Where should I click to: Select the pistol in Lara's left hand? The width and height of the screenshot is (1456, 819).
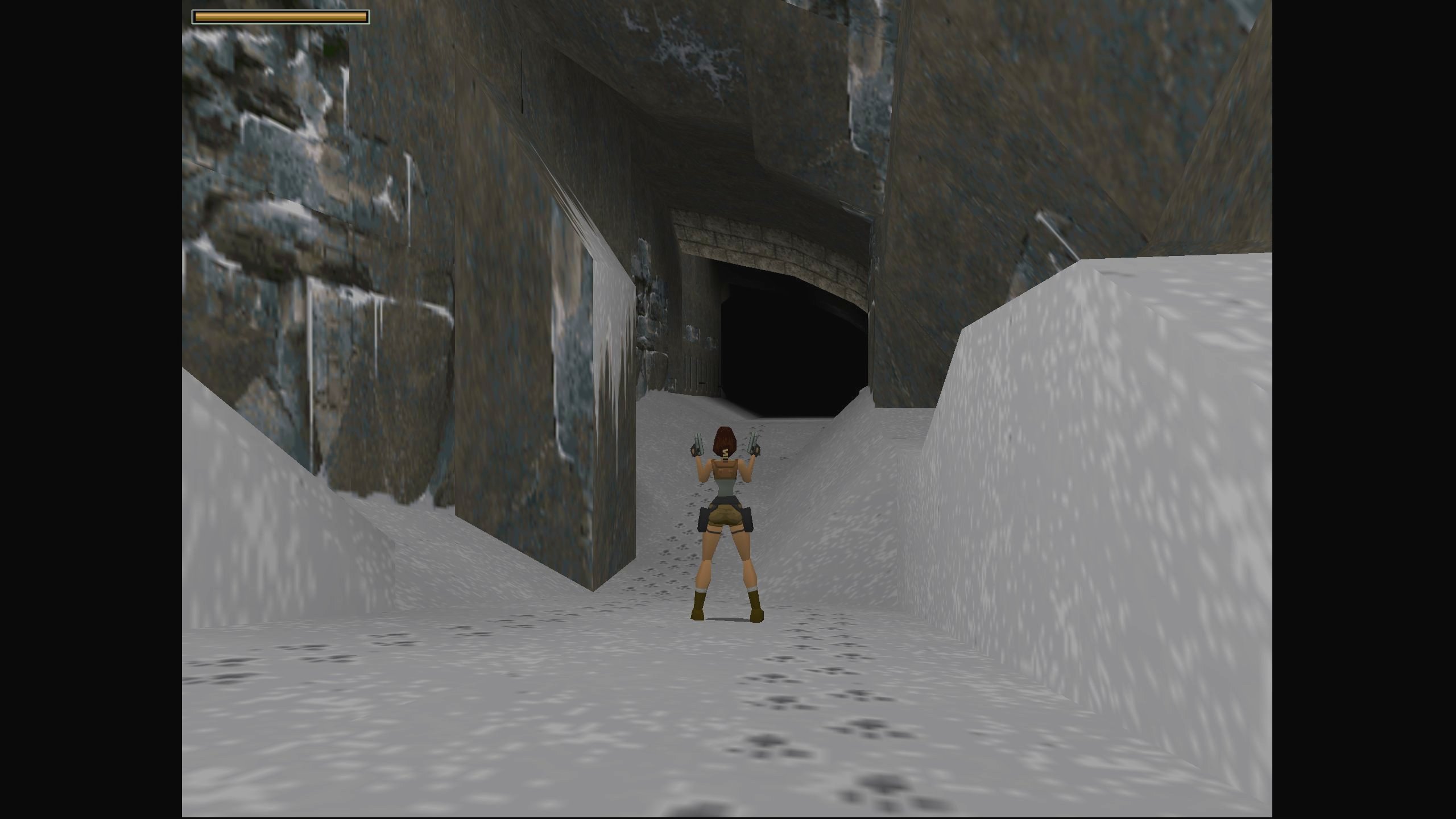698,444
